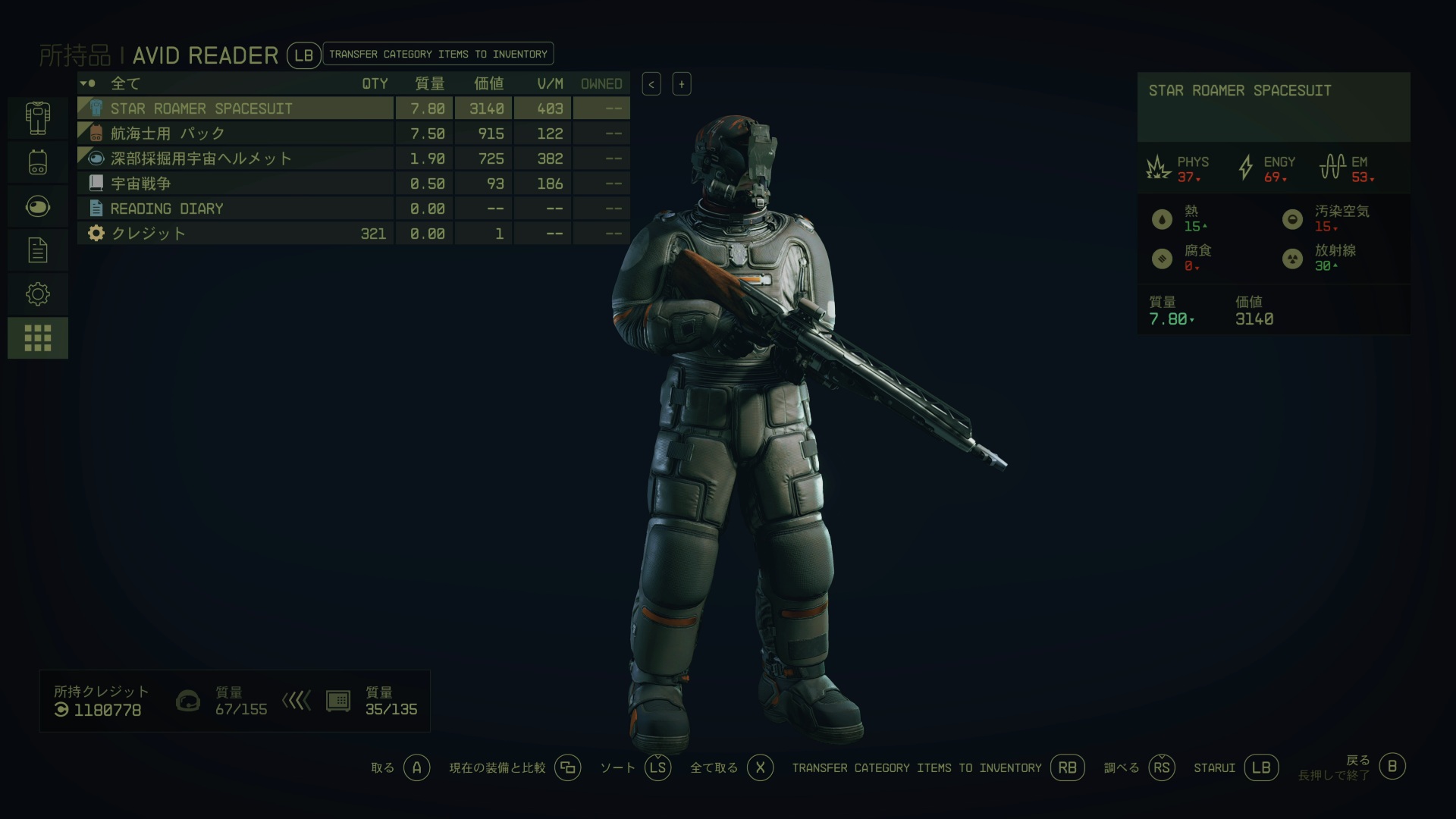Image resolution: width=1456 pixels, height=819 pixels.
Task: Select the 宇宙戦争 book row
Action: [x=235, y=184]
